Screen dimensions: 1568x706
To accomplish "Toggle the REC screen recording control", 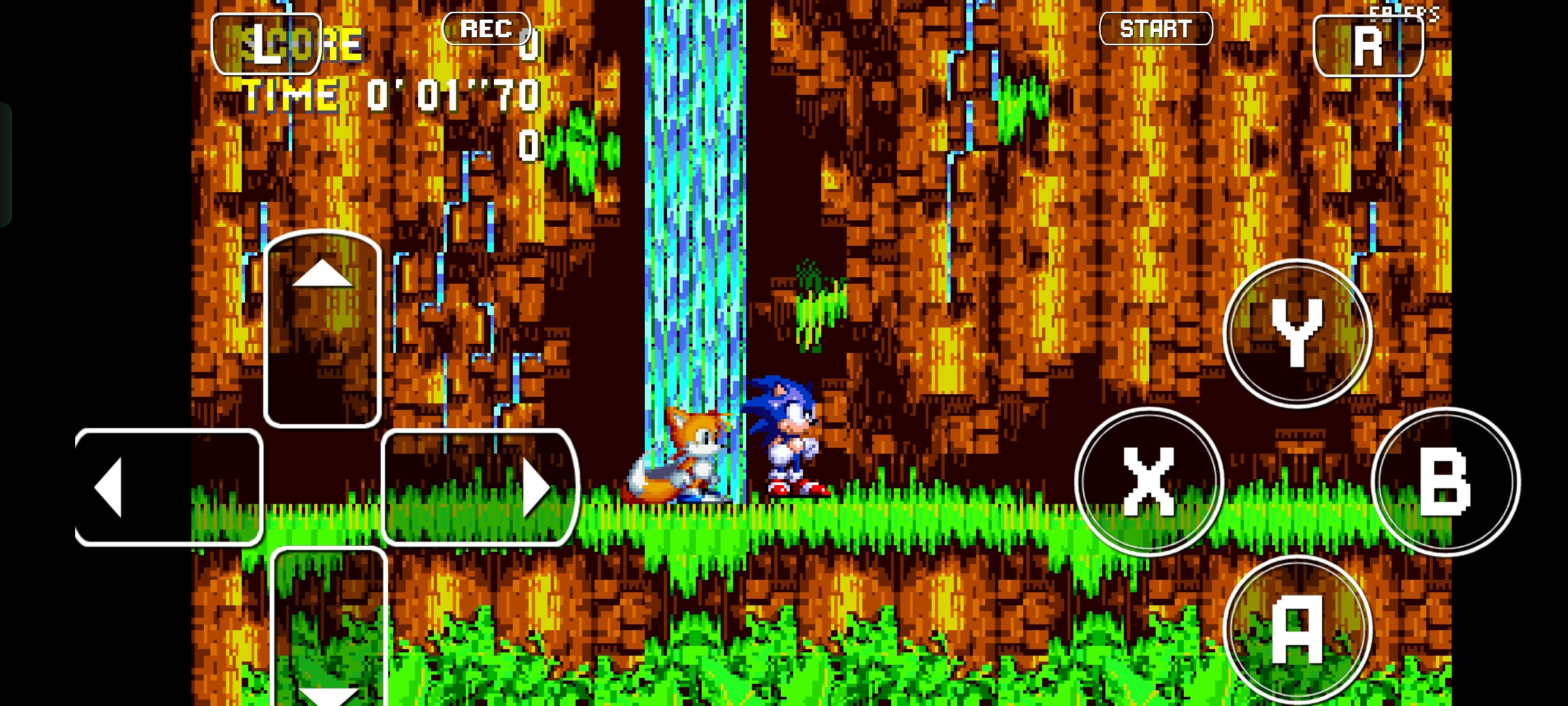I will tap(486, 28).
